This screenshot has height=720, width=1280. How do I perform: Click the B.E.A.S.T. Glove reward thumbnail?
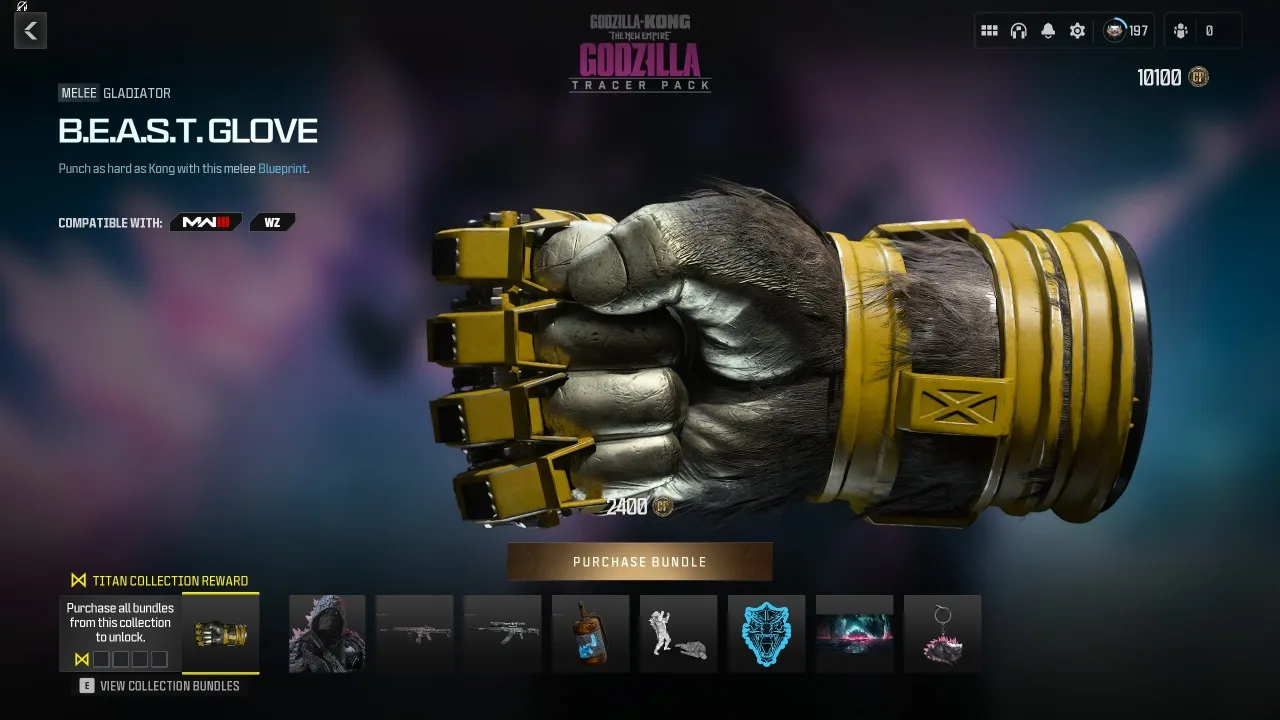pyautogui.click(x=220, y=633)
